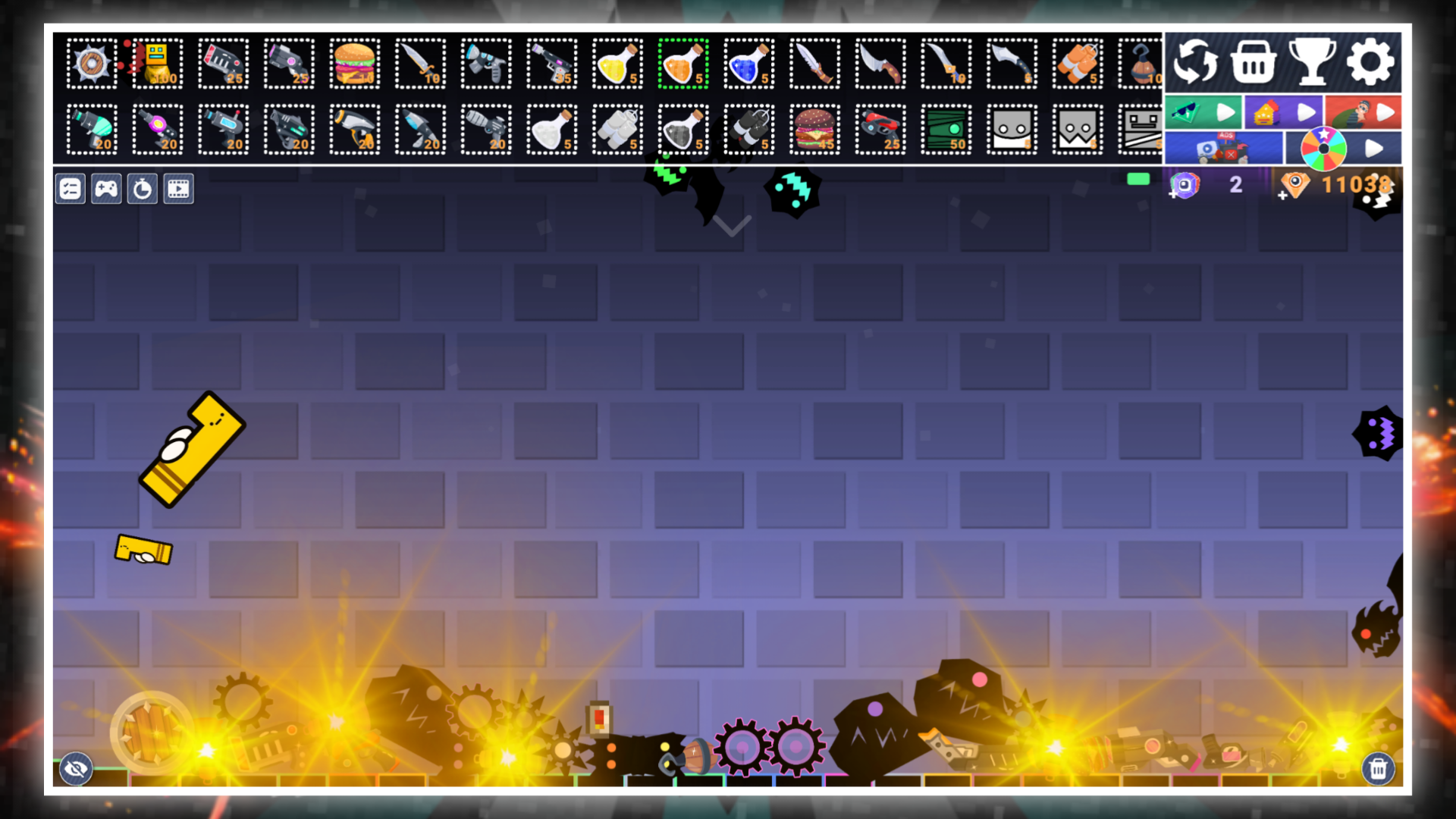Select the cash stack item
The height and width of the screenshot is (819, 1456).
tap(946, 129)
